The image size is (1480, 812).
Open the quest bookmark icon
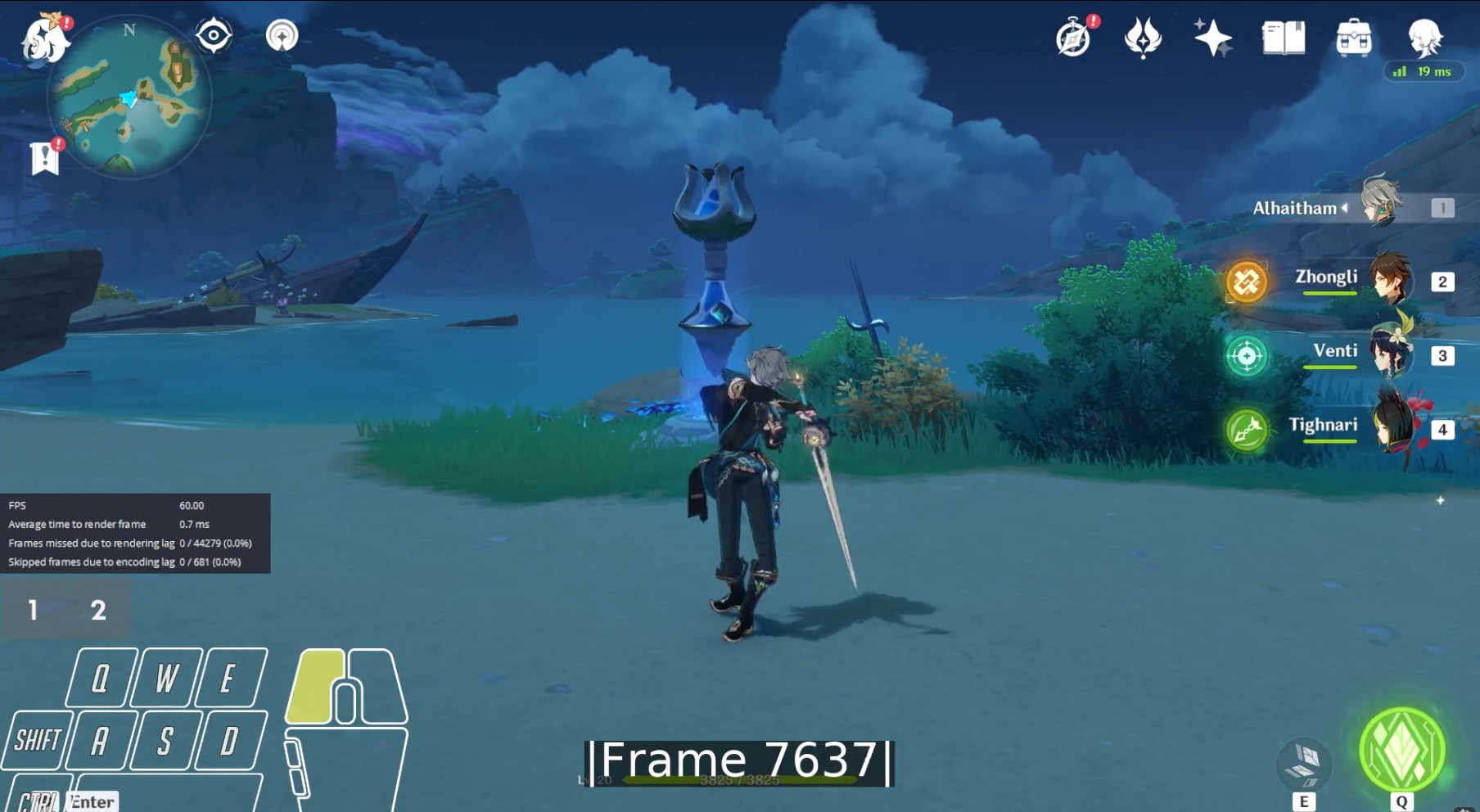click(x=45, y=157)
